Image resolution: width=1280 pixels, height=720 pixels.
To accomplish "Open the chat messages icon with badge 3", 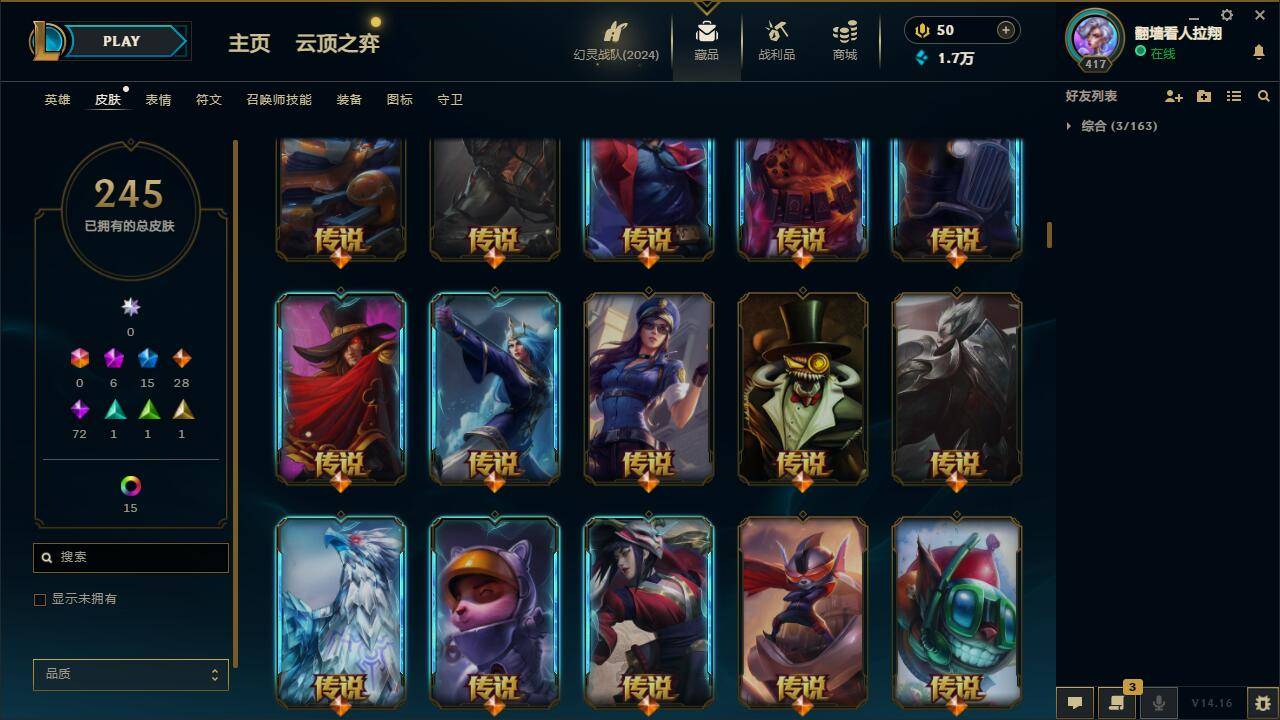I will (x=1118, y=703).
